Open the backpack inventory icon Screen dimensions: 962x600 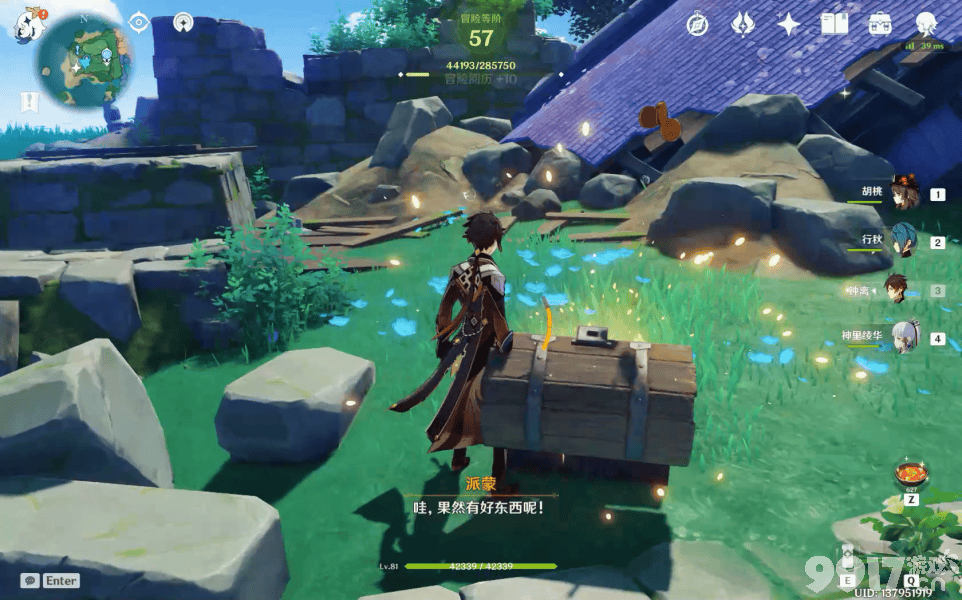coord(880,24)
